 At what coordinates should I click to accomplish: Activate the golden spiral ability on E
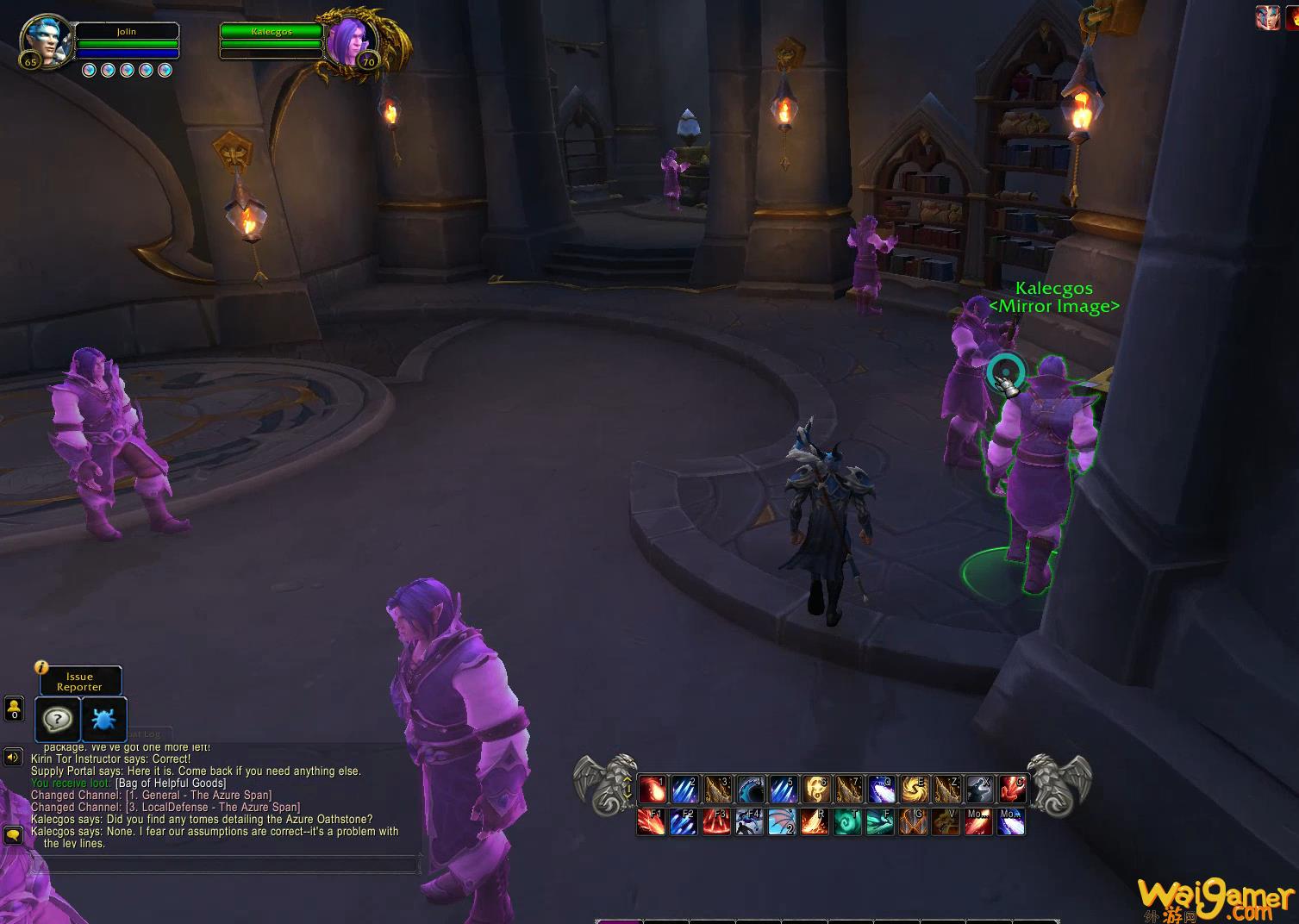[x=915, y=789]
